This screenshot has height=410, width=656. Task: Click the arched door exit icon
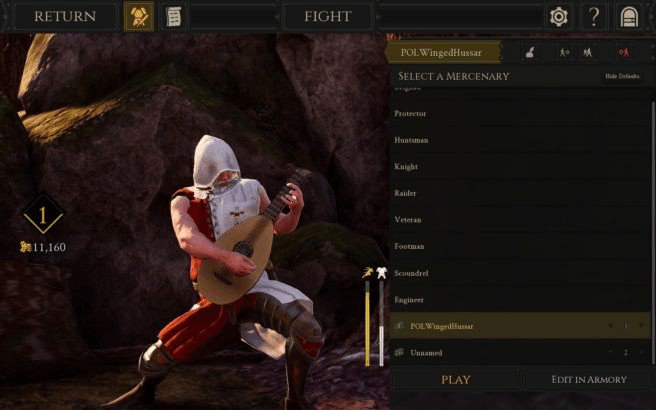629,17
